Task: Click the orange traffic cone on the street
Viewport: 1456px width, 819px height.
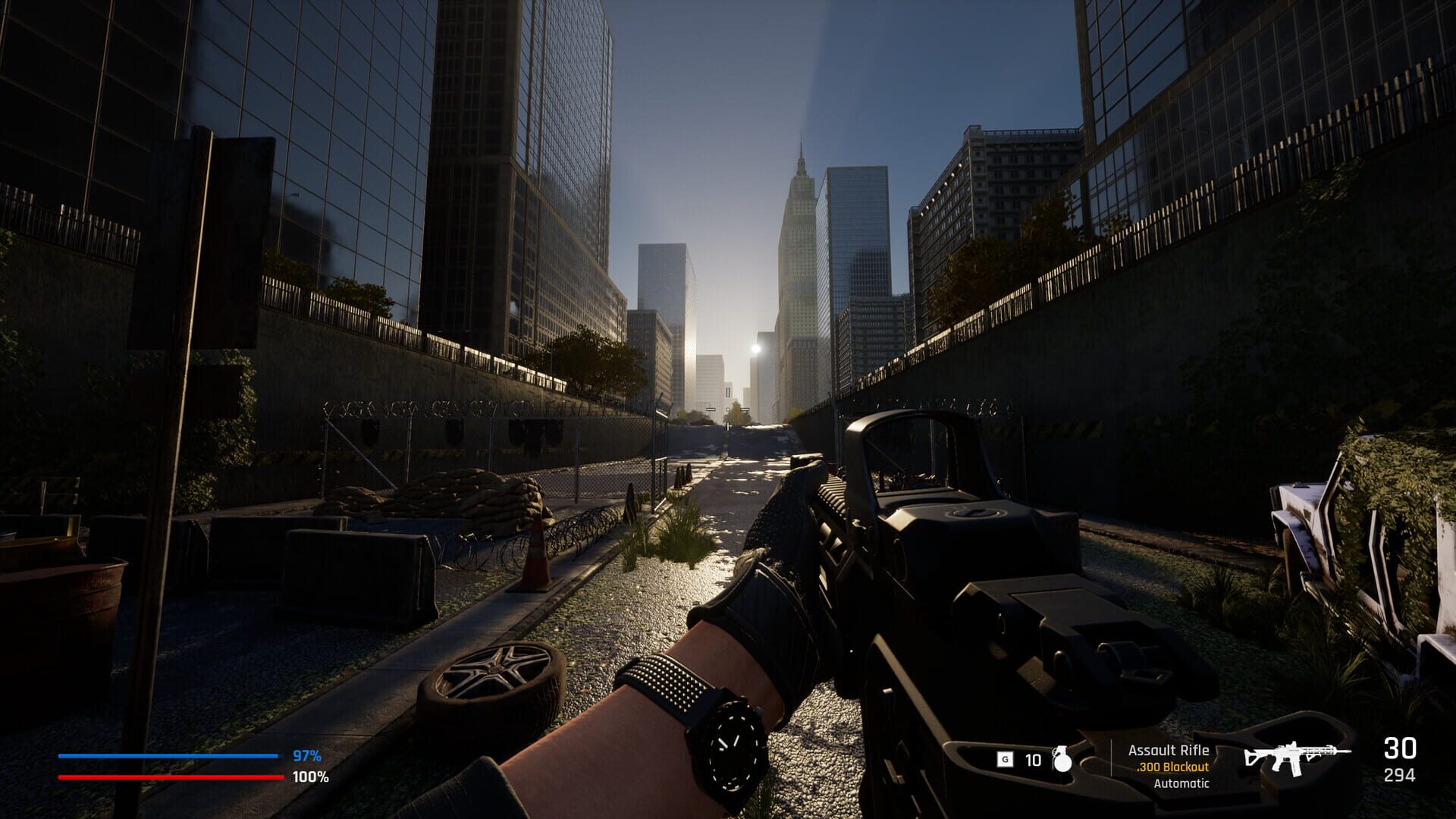Action: coord(535,567)
